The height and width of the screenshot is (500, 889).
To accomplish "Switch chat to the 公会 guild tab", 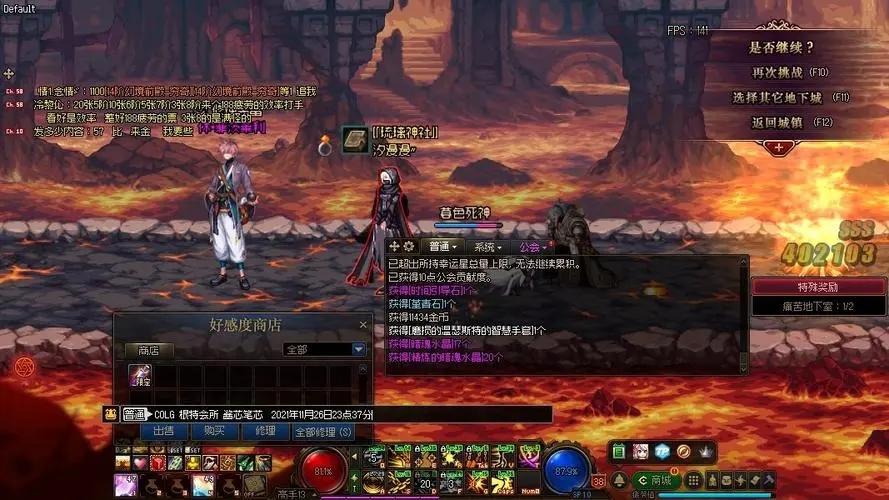I will (531, 246).
